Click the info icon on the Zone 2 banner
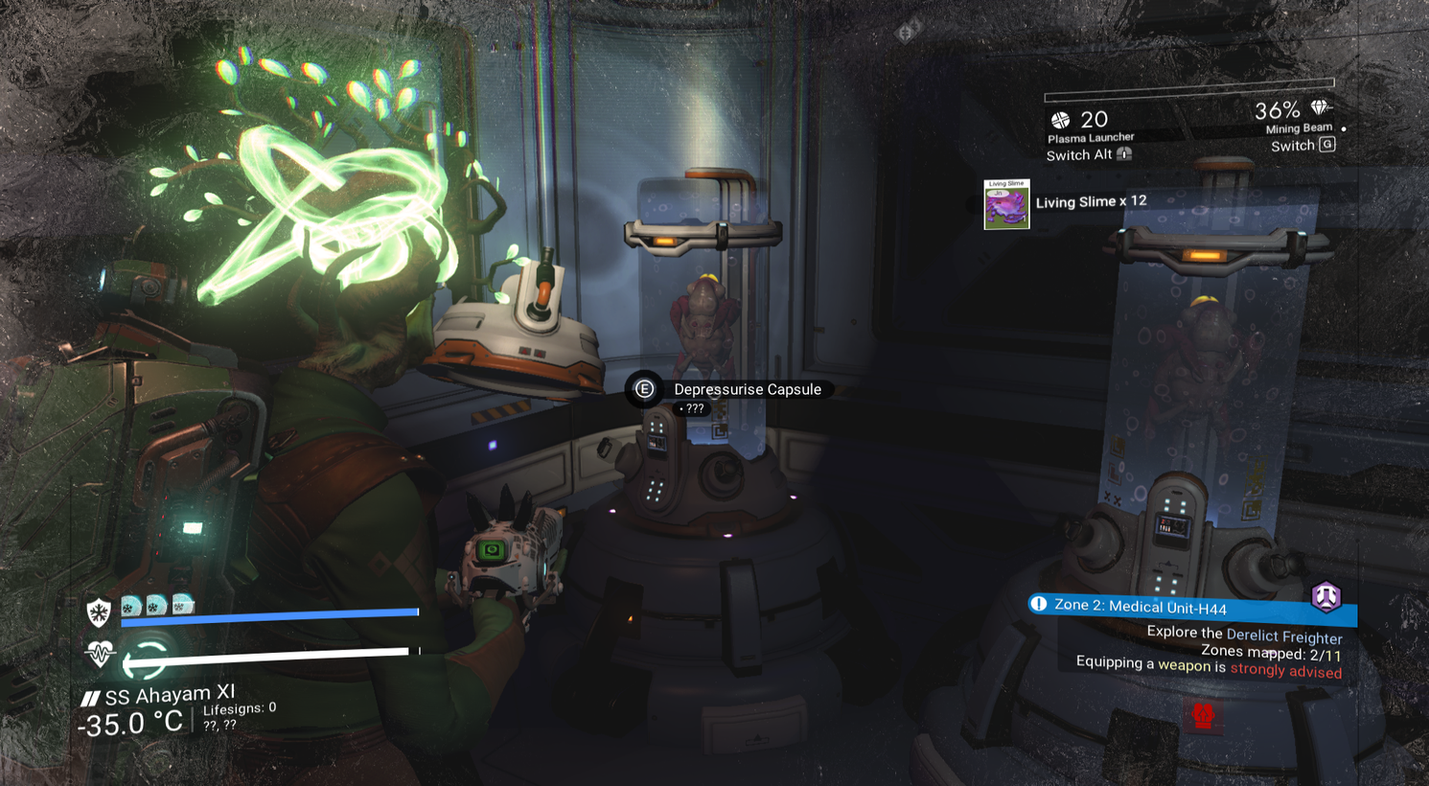The height and width of the screenshot is (786, 1429). coord(1039,603)
